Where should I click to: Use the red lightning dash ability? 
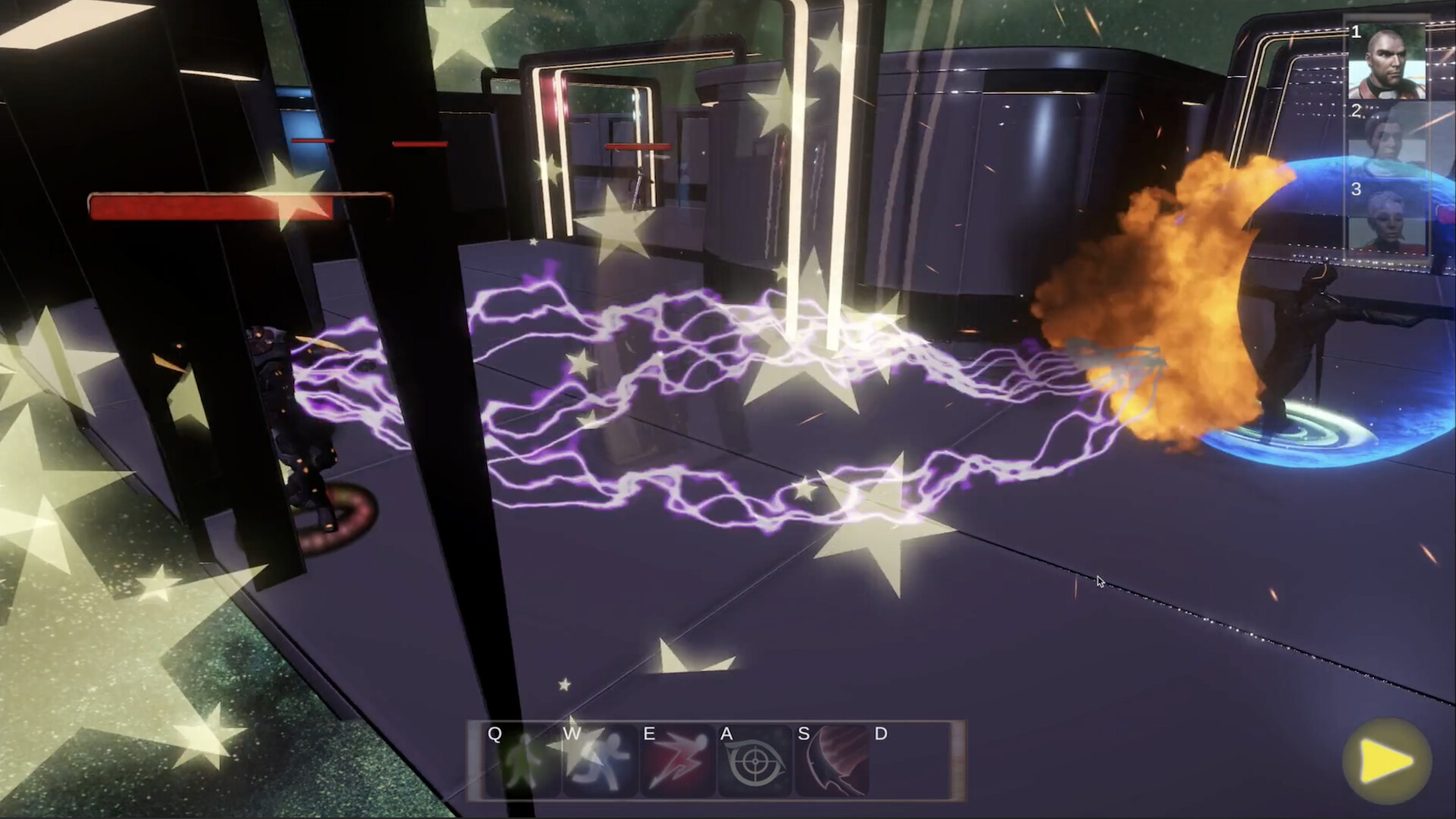click(x=677, y=761)
